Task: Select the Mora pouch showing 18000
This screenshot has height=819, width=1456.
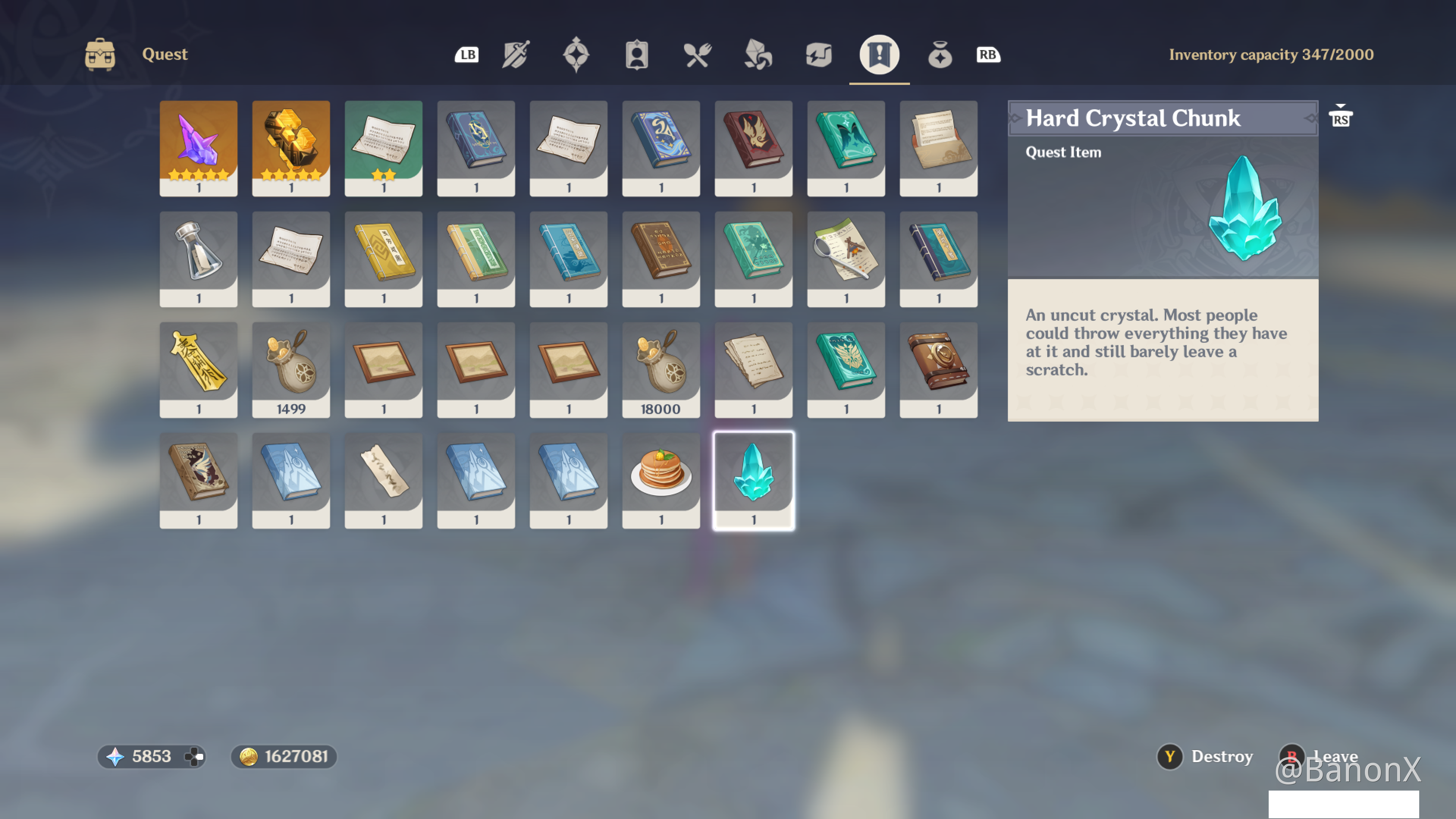Action: pyautogui.click(x=661, y=367)
